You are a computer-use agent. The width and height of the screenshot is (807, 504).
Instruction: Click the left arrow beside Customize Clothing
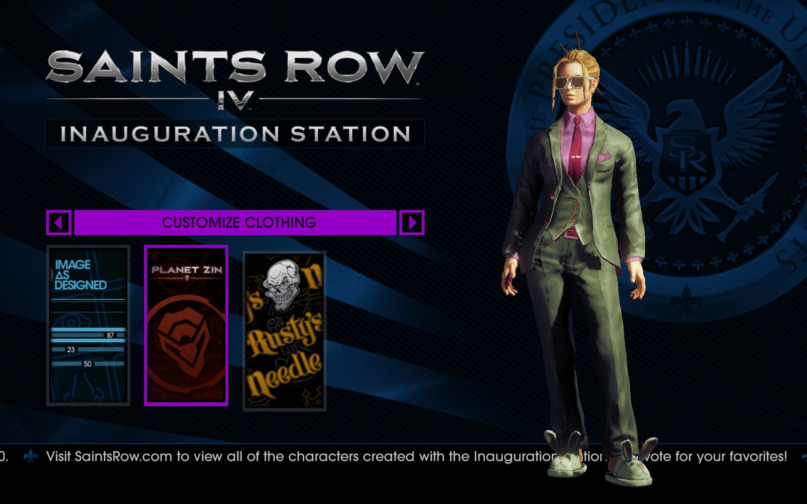59,222
